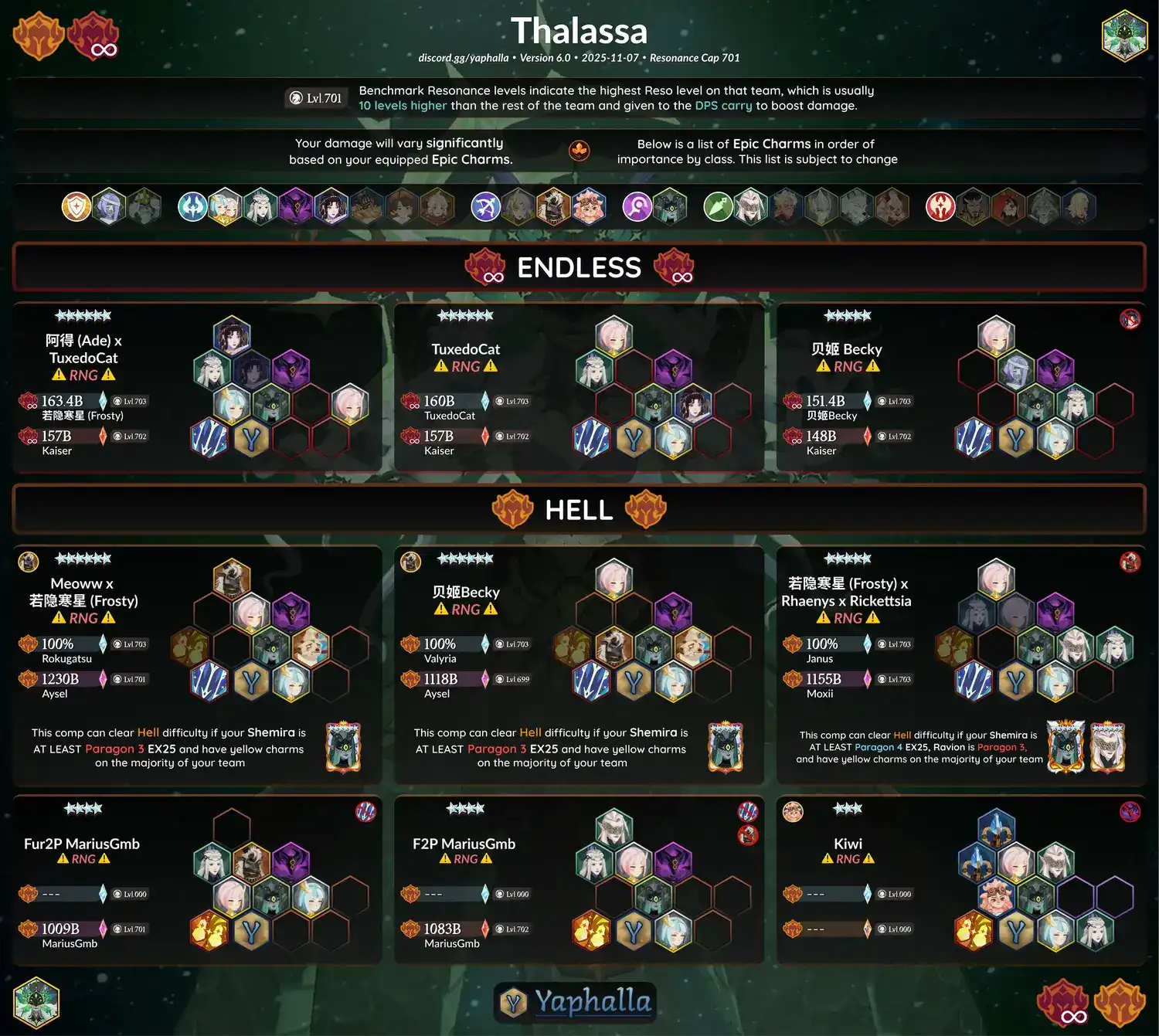Select the Kiwi team name
The image size is (1159, 1036).
(x=848, y=844)
